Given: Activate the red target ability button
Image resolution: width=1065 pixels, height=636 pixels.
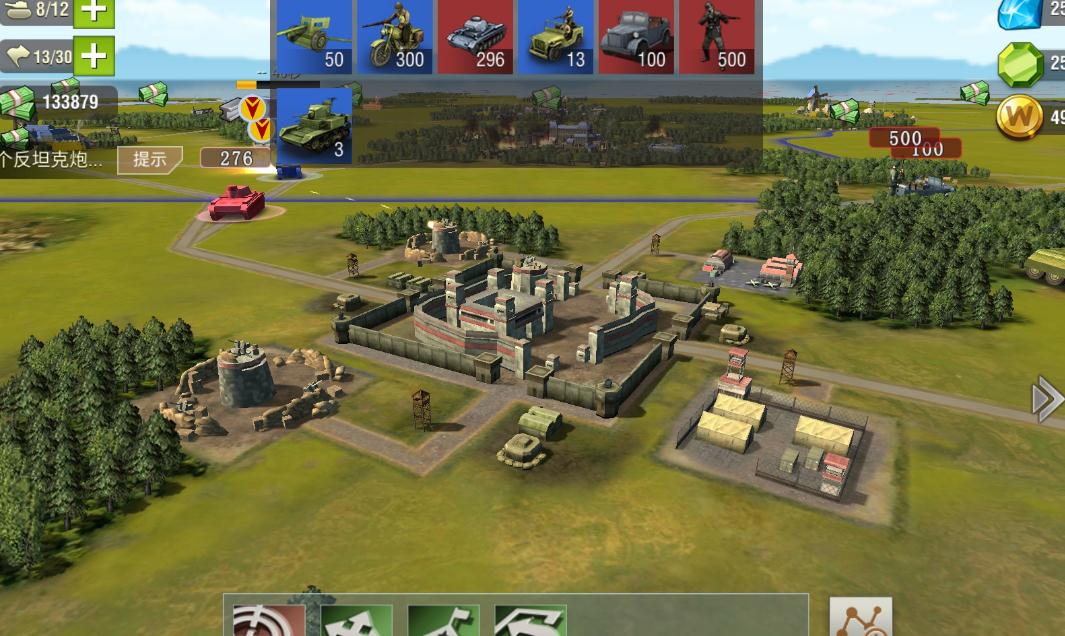Looking at the screenshot, I should pos(269,620).
